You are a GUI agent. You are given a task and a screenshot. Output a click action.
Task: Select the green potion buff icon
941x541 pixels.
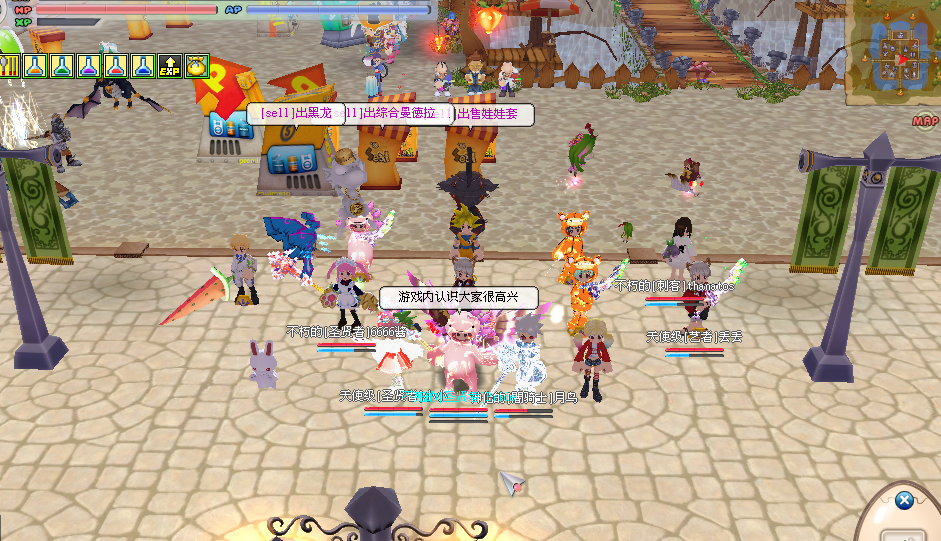point(62,66)
